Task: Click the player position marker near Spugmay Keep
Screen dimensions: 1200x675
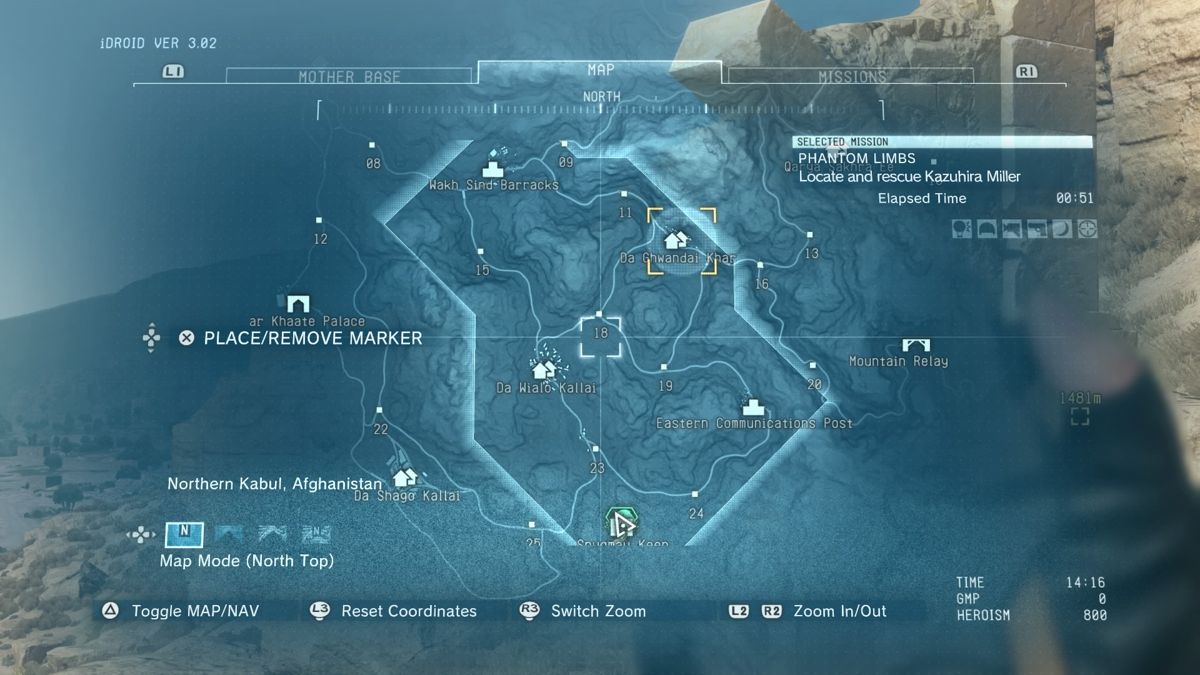Action: [x=621, y=522]
